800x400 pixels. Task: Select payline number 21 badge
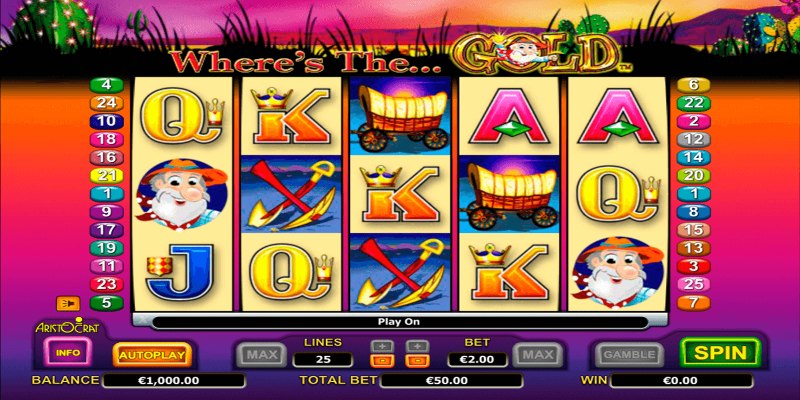[x=104, y=175]
